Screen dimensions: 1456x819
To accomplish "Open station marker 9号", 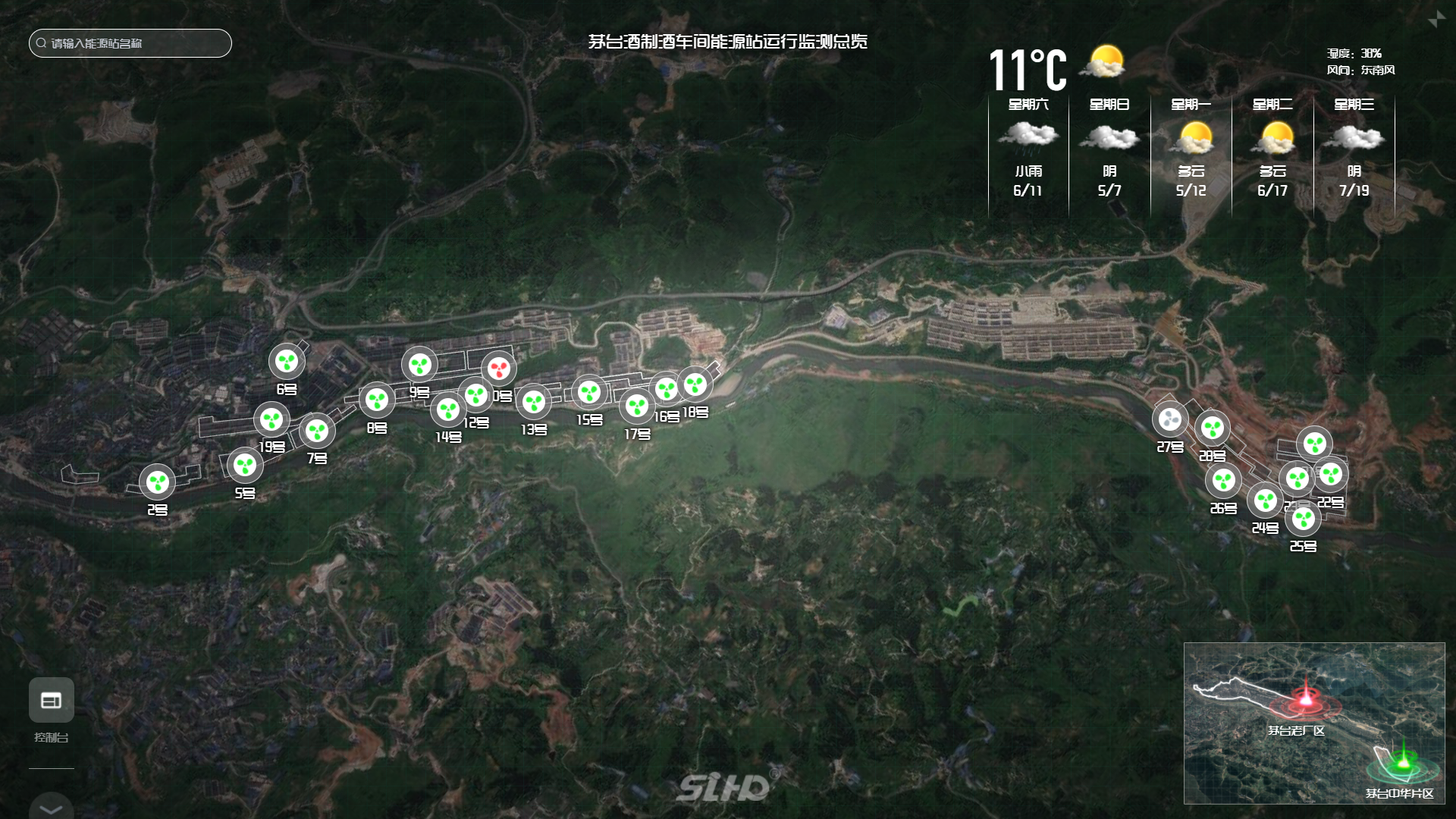I will 419,365.
